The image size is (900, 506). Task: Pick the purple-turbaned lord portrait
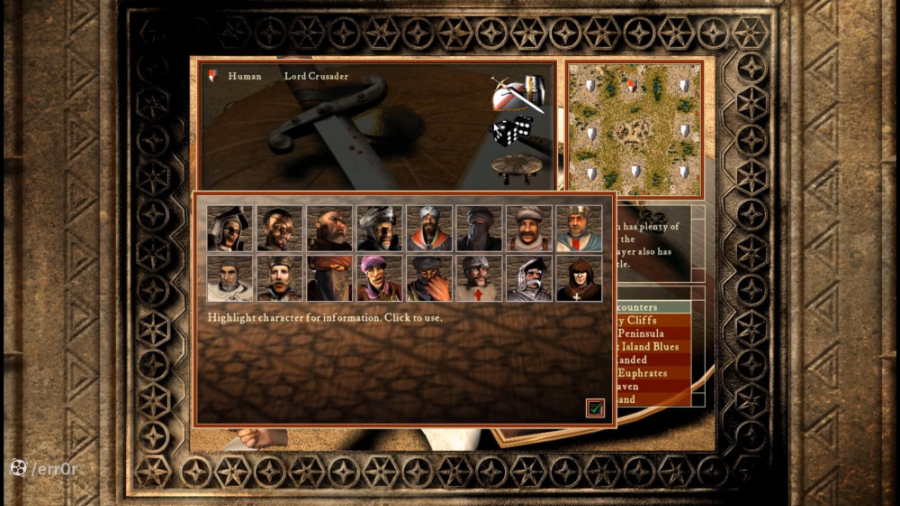pyautogui.click(x=380, y=278)
